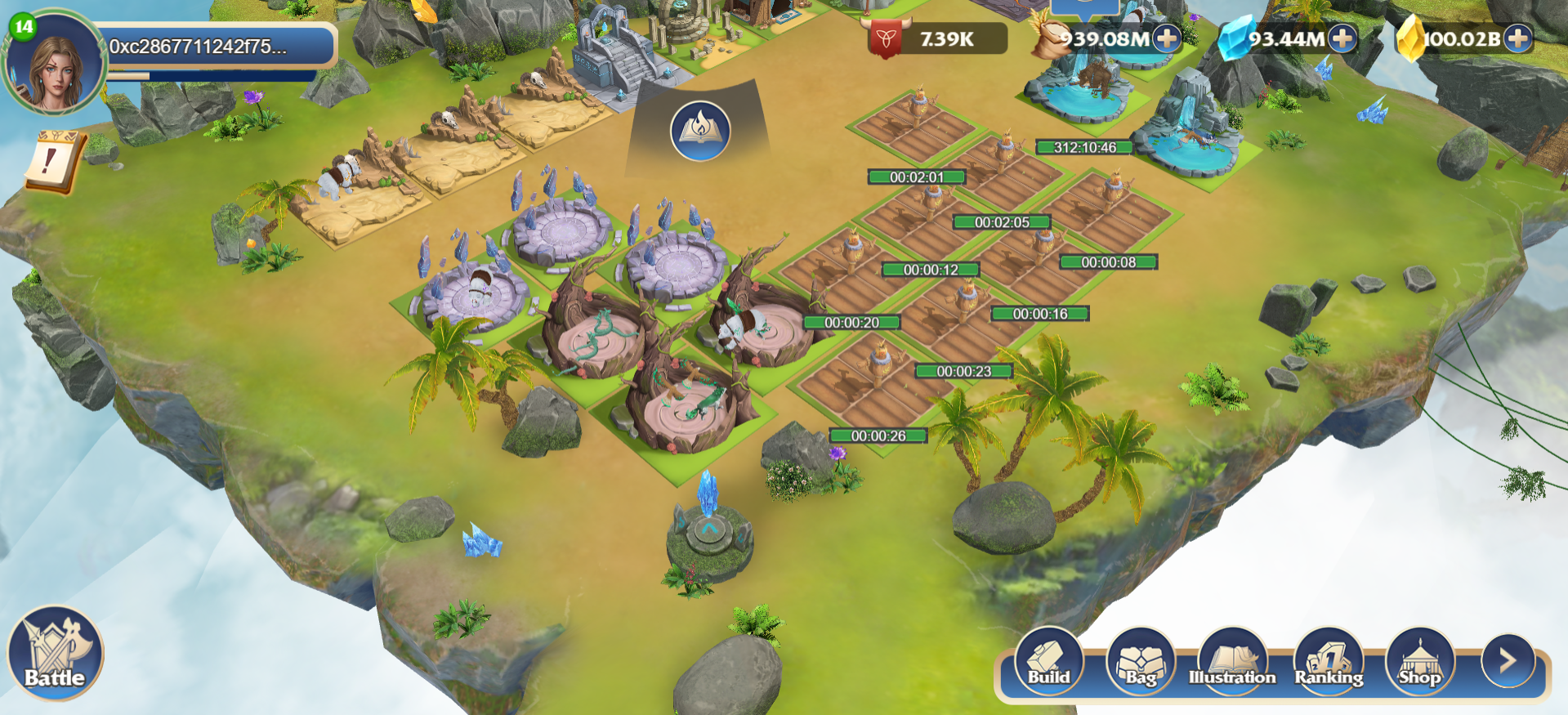Open the Build menu
1568x715 pixels.
(1049, 662)
